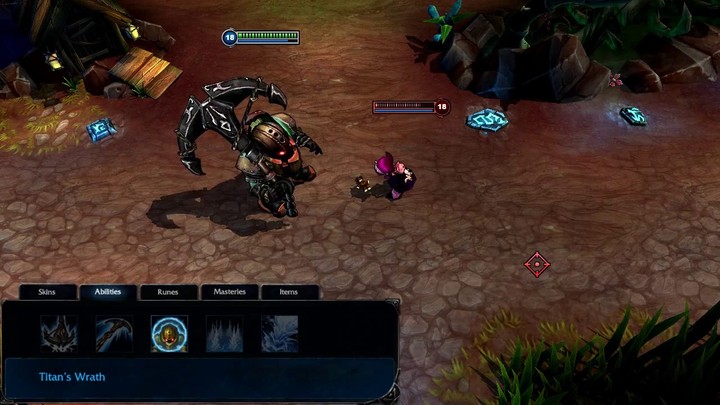
Task: Select the Riptide spikes ability icon
Action: (224, 334)
